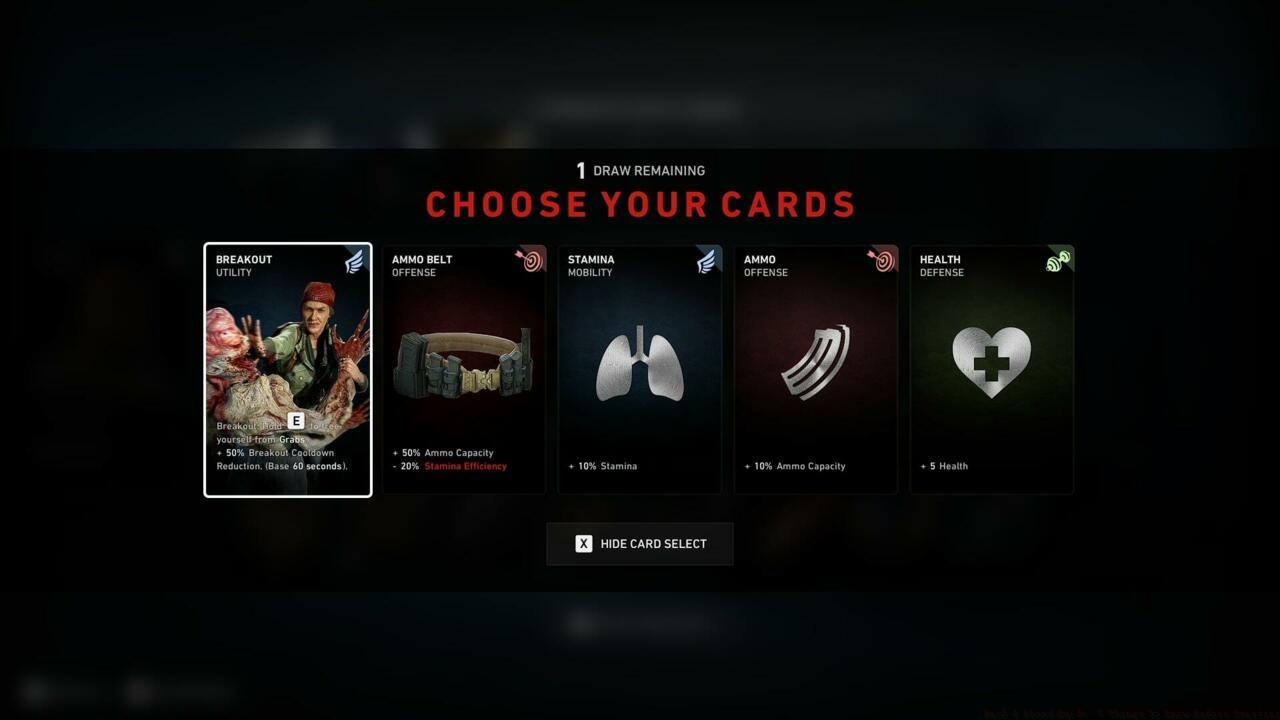Click the Offense target icon on Ammo Belt card
This screenshot has width=1280, height=720.
[531, 259]
